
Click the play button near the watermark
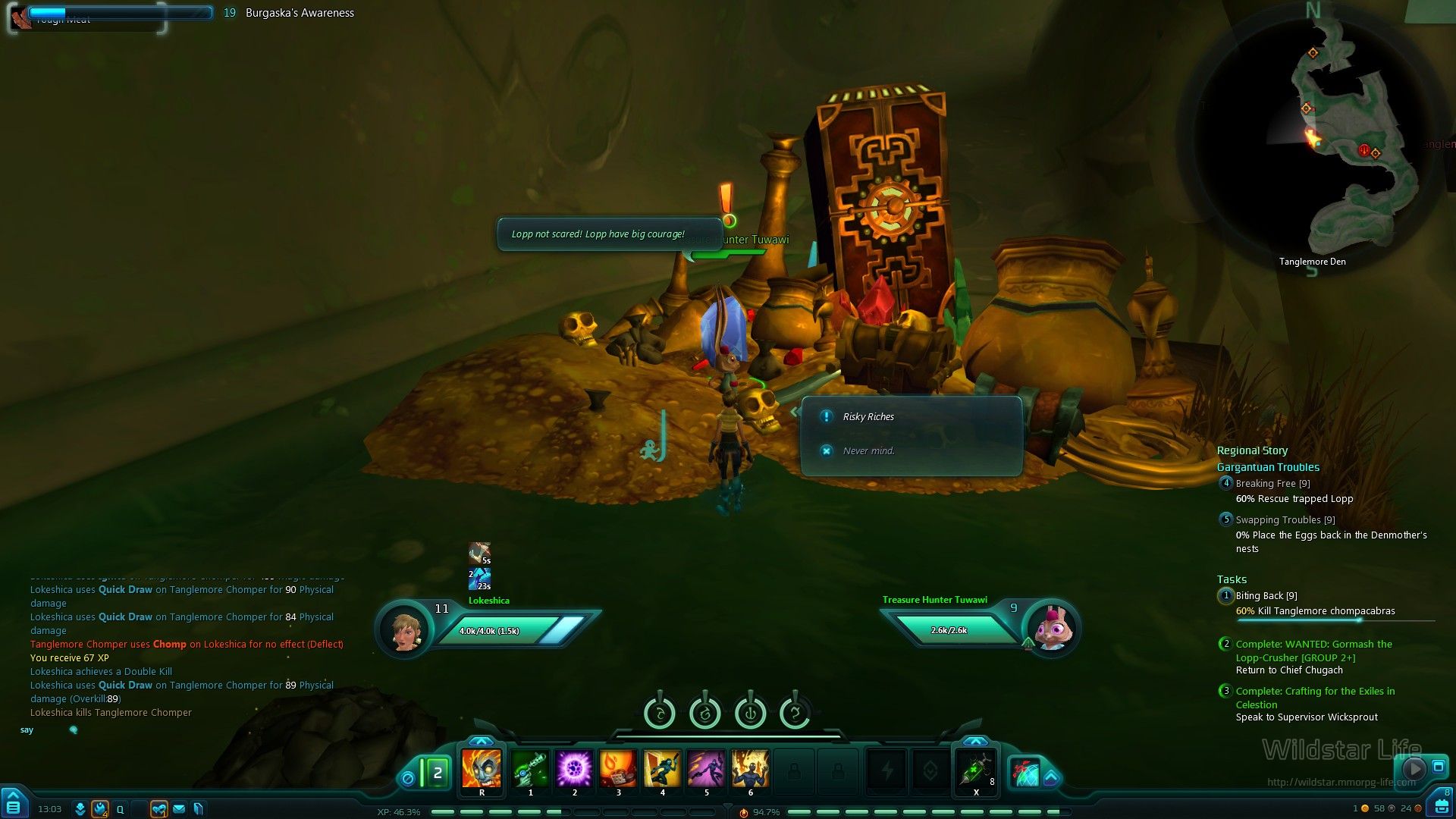pyautogui.click(x=1414, y=769)
